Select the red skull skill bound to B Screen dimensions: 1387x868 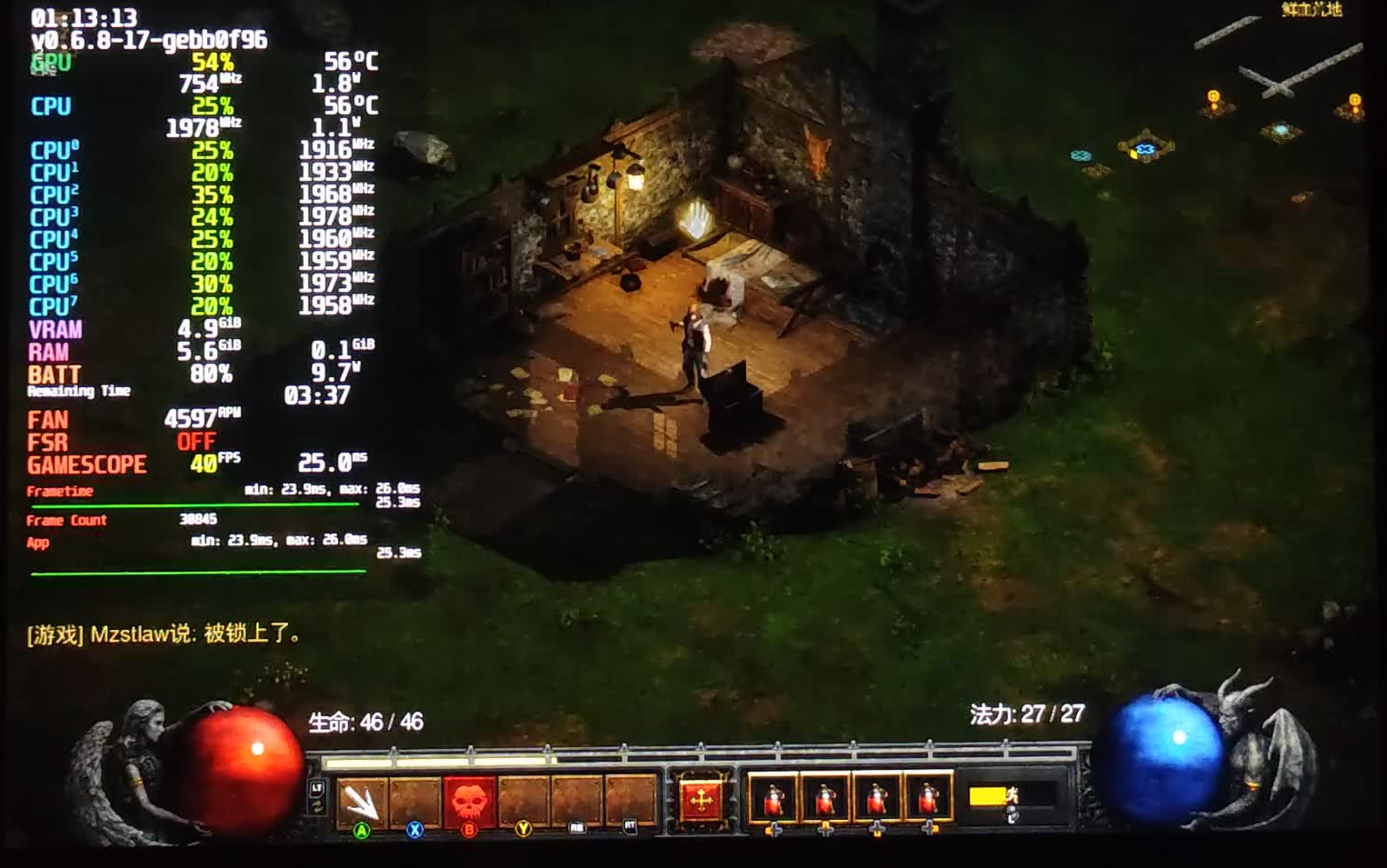(467, 798)
